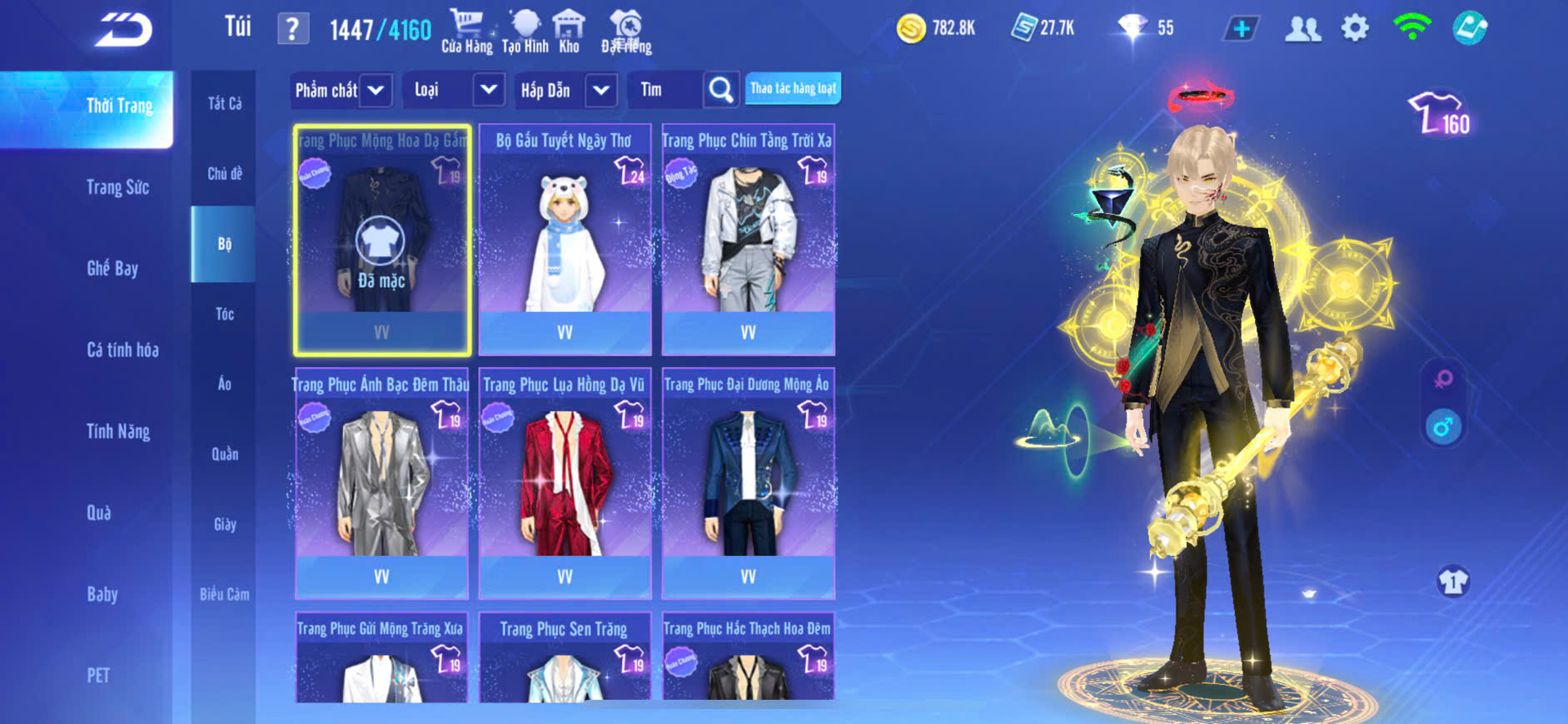Activate the Thao tác hàng loạt button
1568x724 pixels.
793,88
